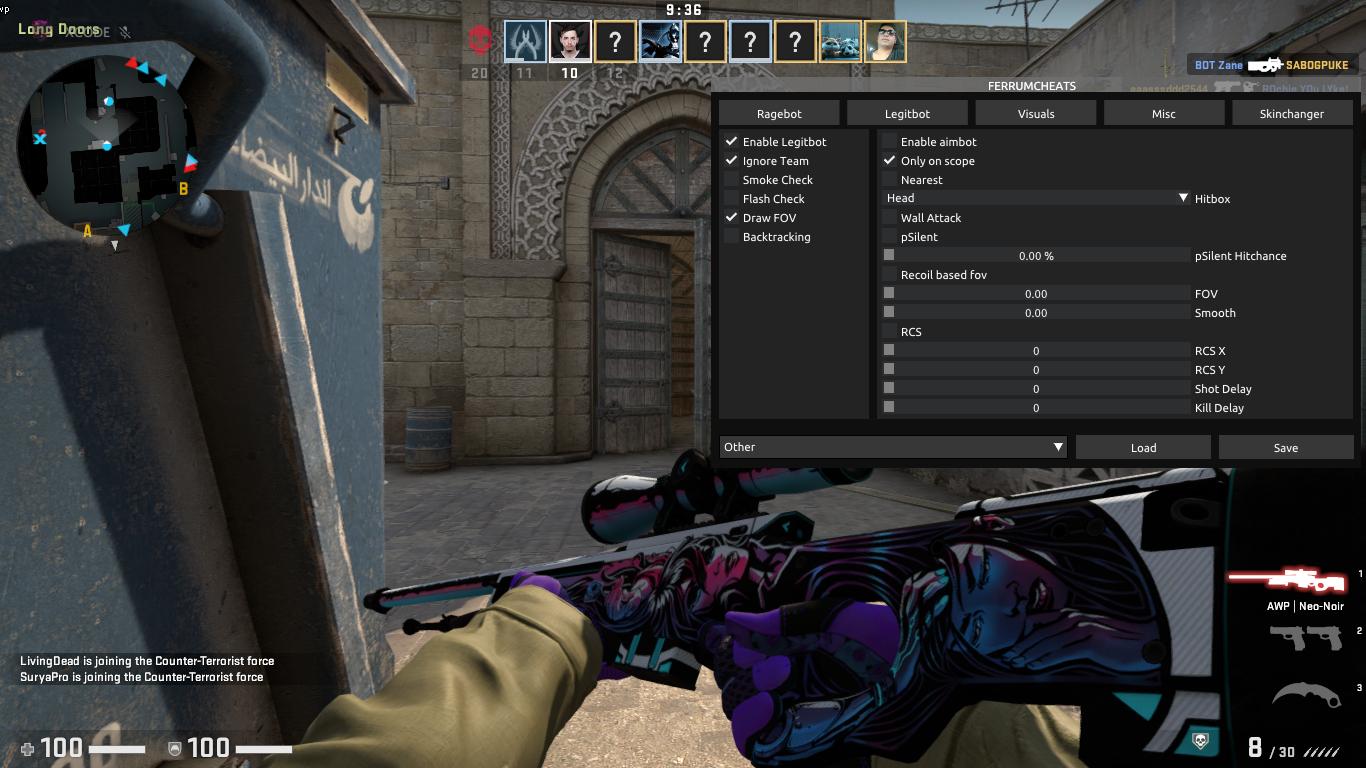Click the Smooth slider

click(1036, 313)
